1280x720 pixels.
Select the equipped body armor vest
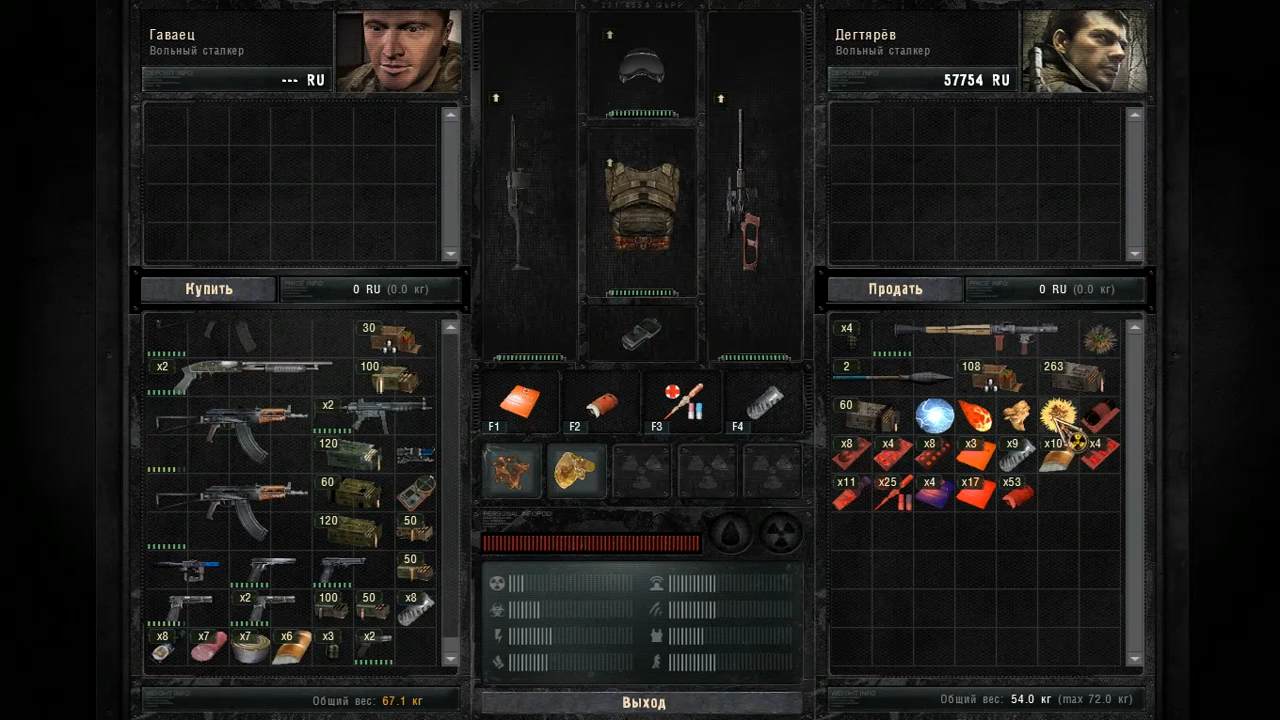641,207
